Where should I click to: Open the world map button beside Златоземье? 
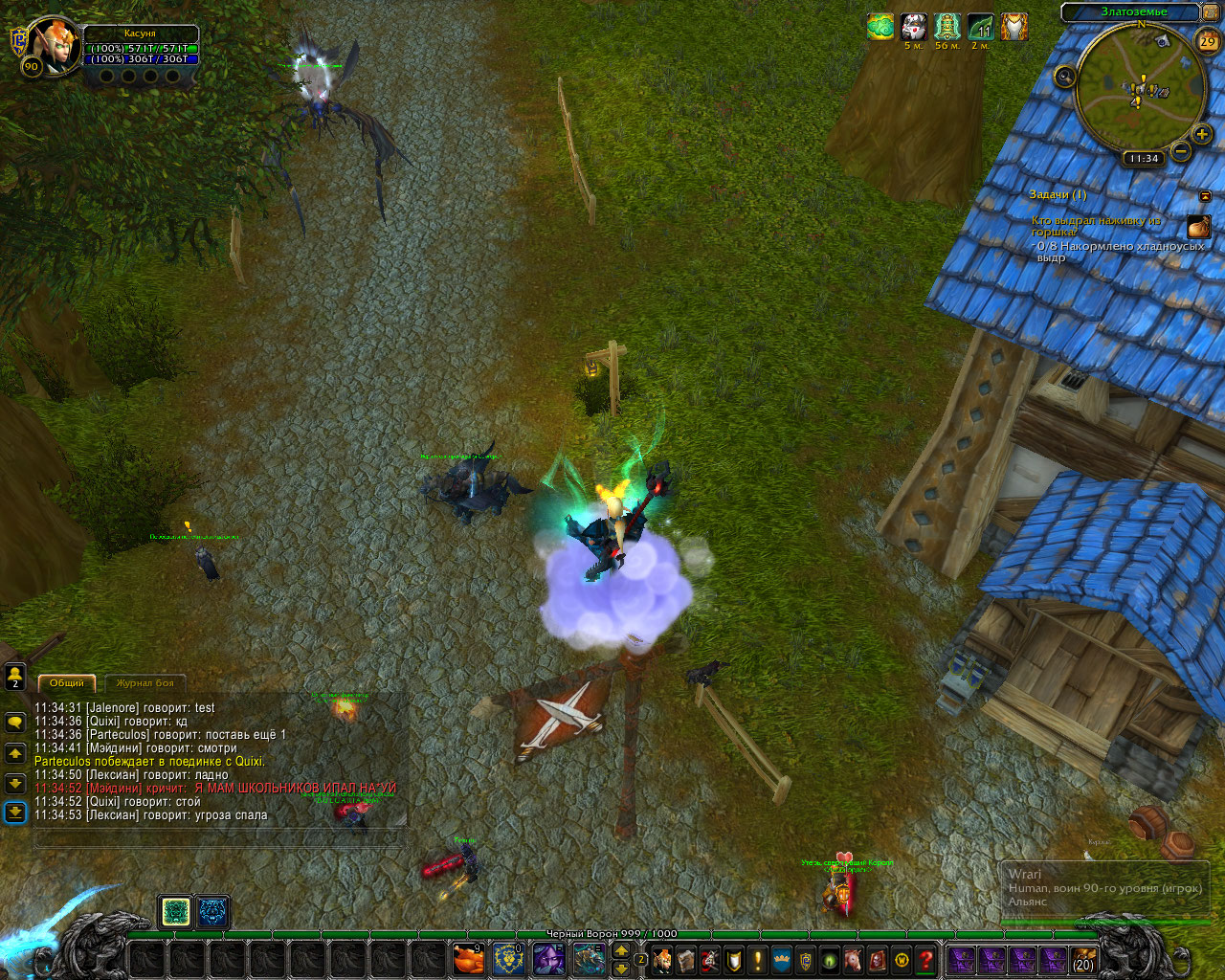(x=1210, y=12)
